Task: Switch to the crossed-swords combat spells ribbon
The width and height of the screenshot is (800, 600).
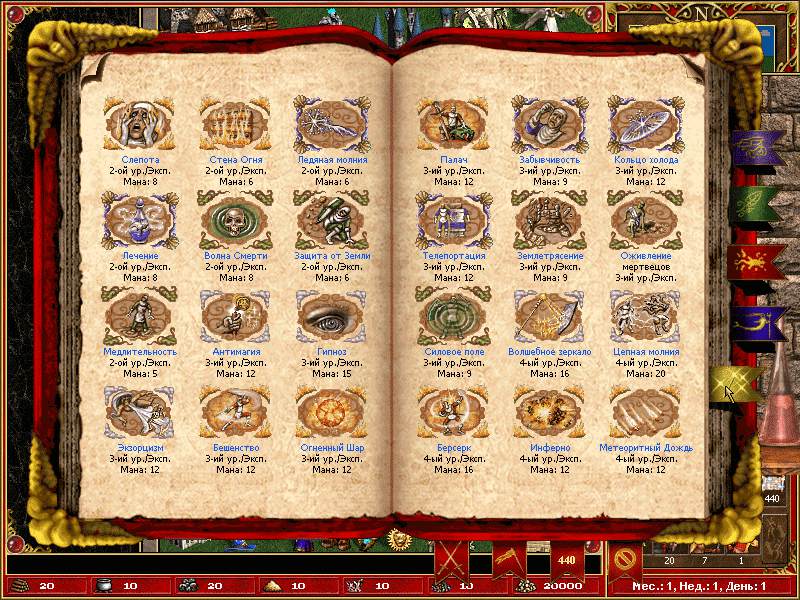Action: point(451,560)
